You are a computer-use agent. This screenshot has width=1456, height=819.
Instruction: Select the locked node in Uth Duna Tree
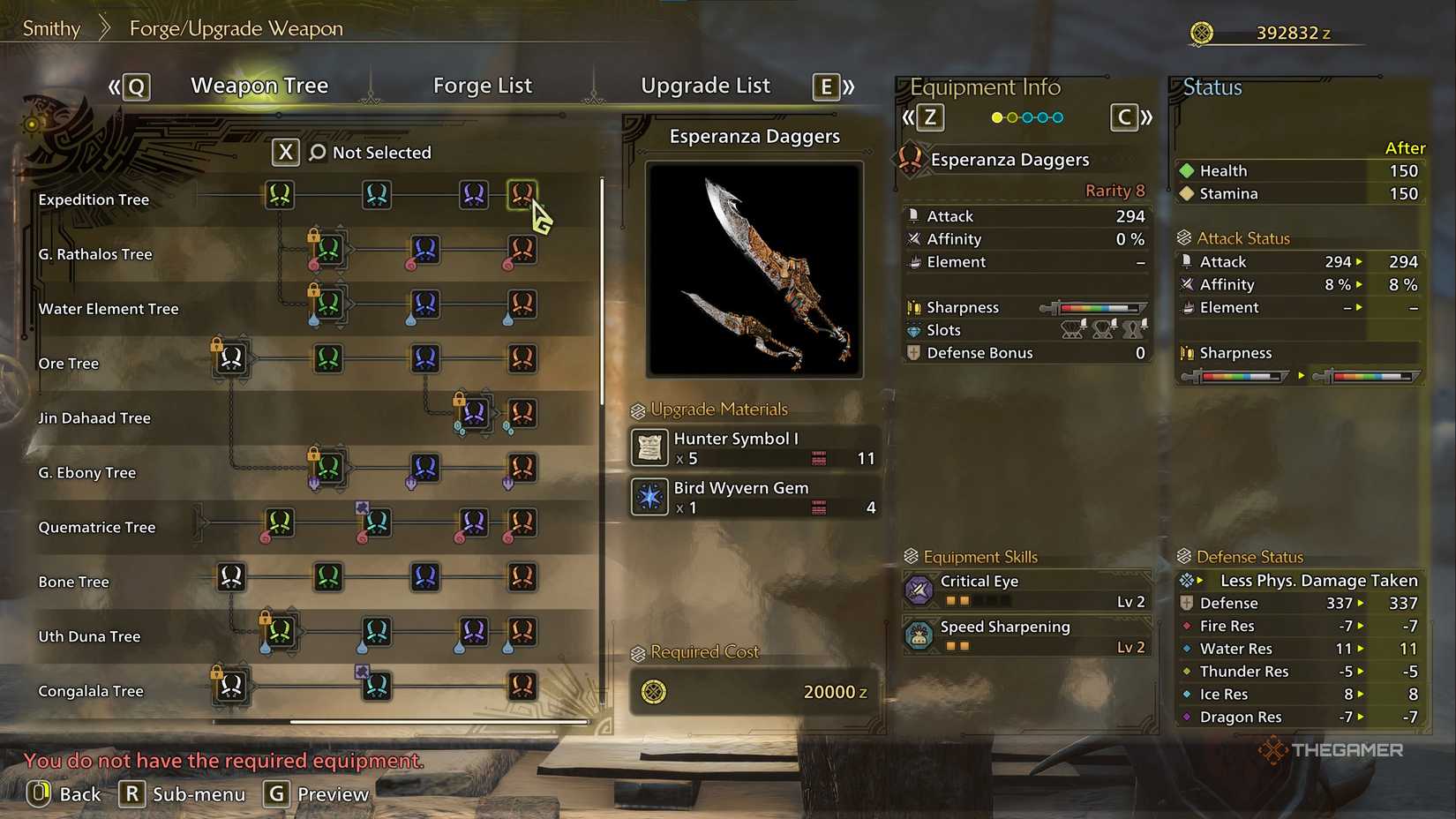[280, 633]
